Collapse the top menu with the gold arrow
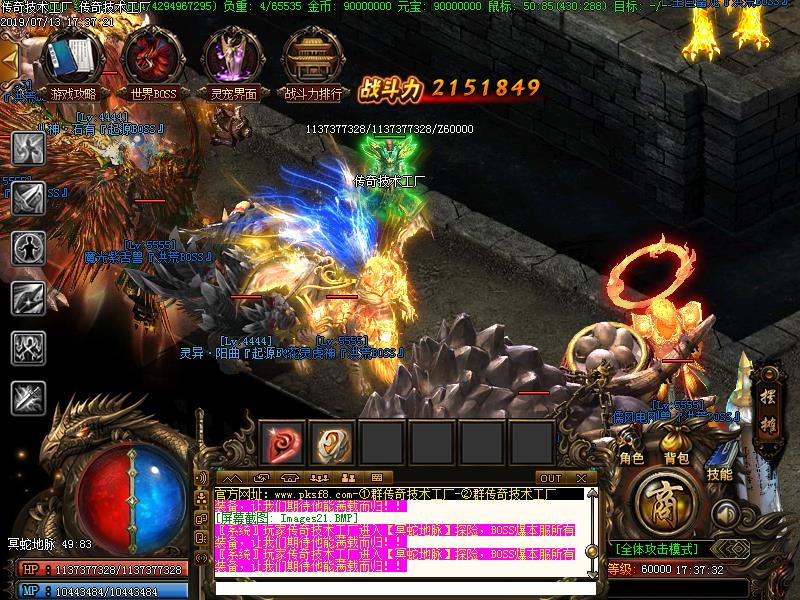The image size is (800, 600). point(9,62)
